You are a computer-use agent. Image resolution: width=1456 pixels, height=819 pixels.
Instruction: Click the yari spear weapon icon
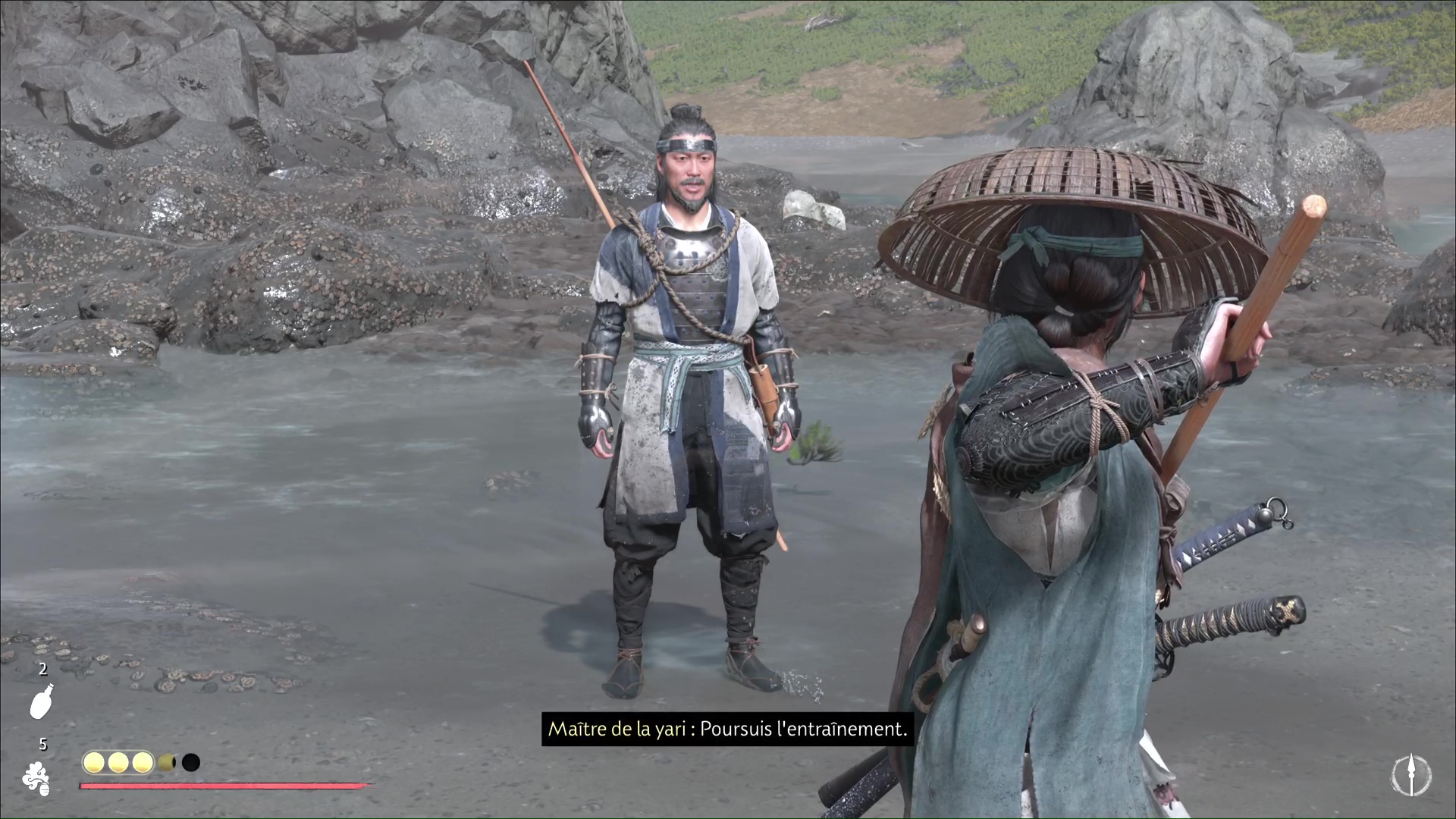coord(1411,776)
